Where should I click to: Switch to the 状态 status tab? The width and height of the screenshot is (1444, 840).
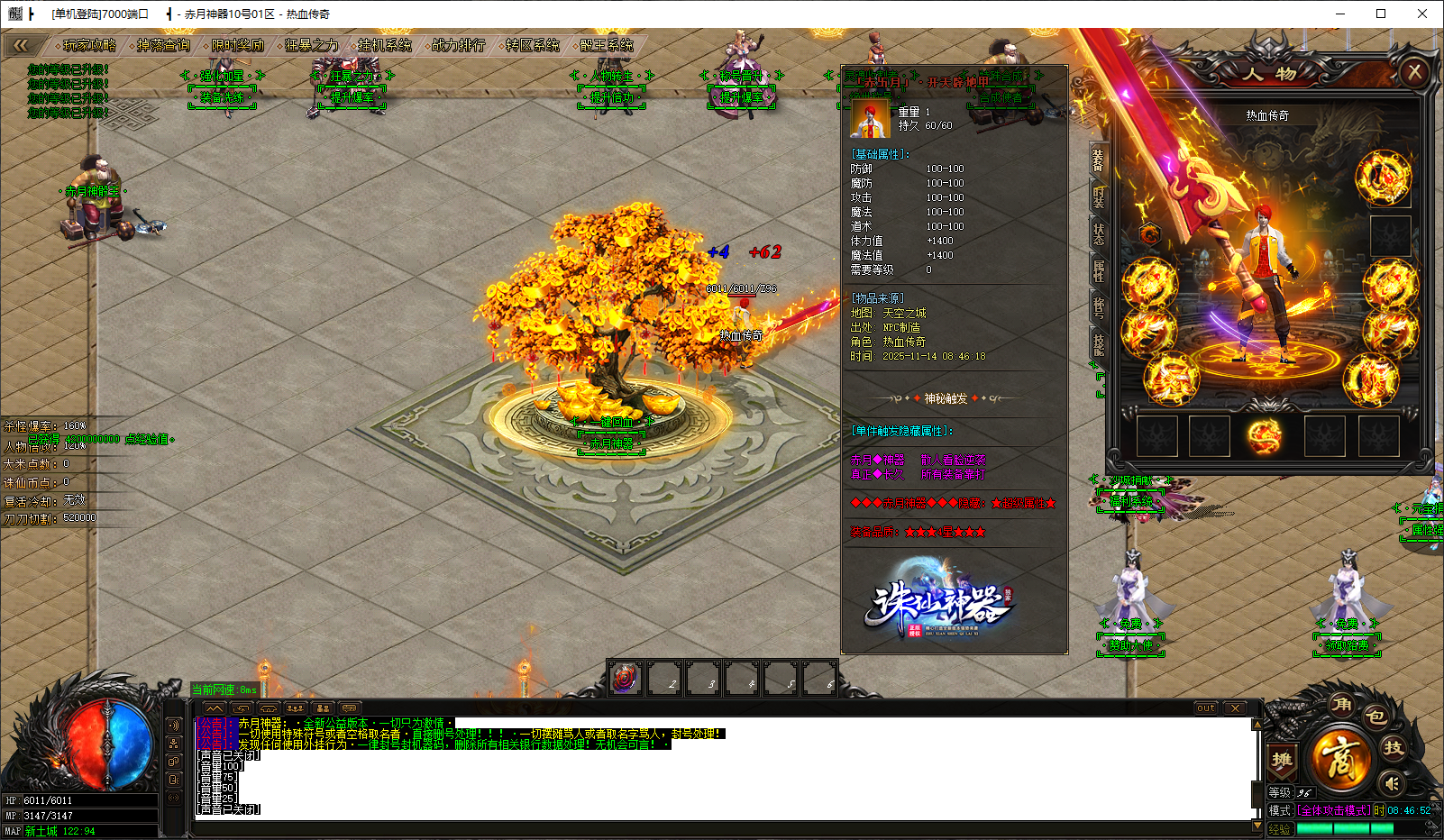pos(1098,233)
